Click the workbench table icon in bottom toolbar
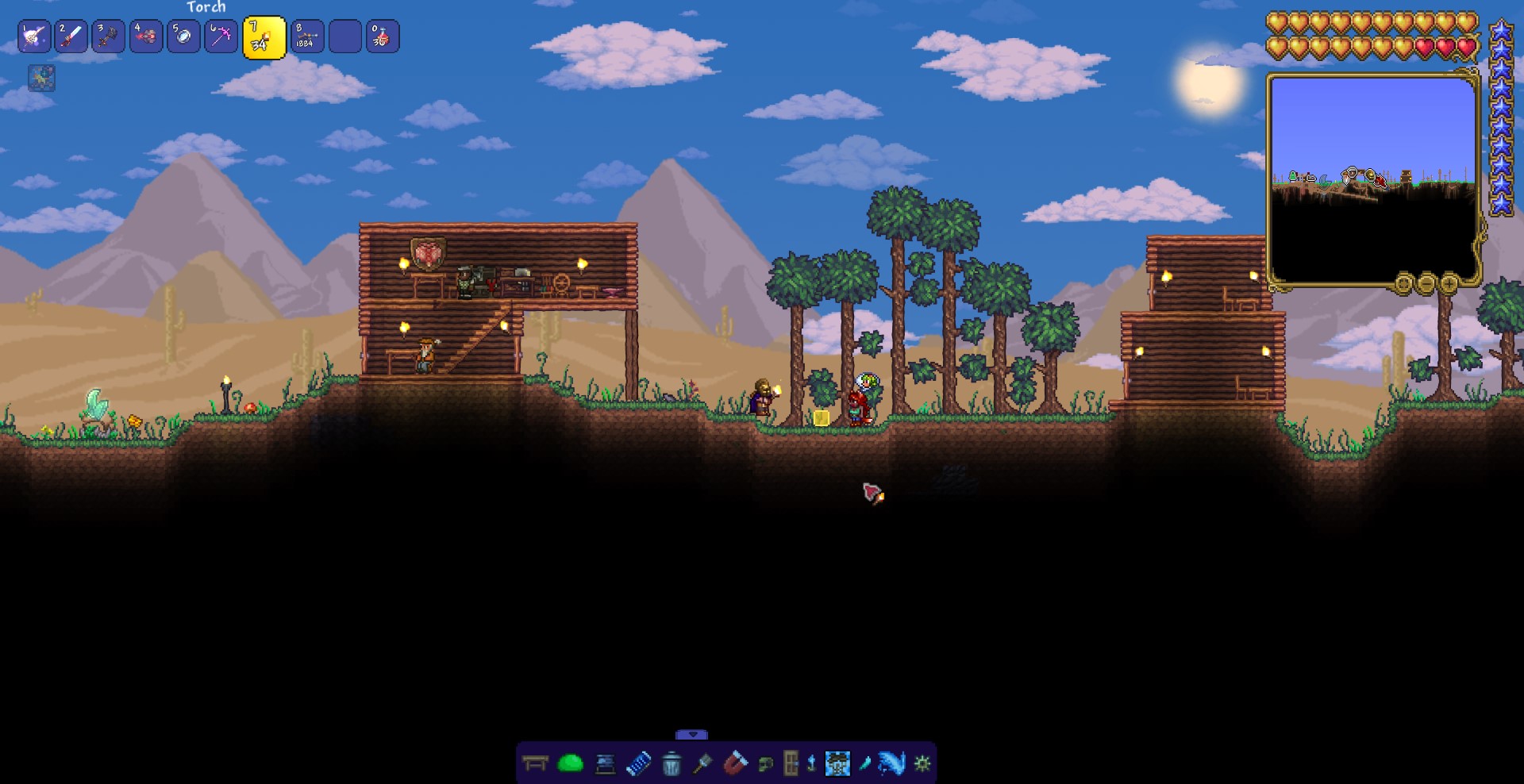The width and height of the screenshot is (1524, 784). click(536, 764)
